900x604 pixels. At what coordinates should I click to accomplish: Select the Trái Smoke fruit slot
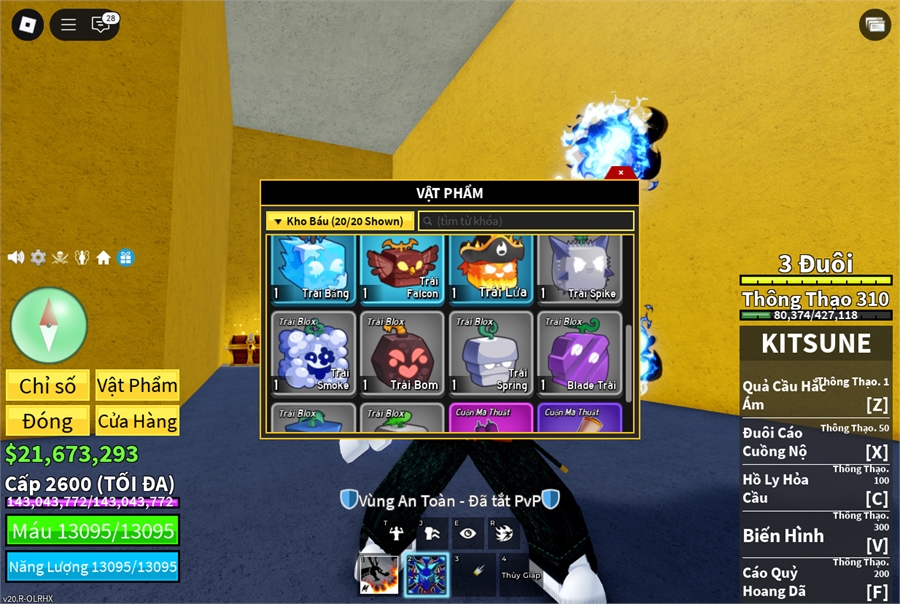point(313,353)
